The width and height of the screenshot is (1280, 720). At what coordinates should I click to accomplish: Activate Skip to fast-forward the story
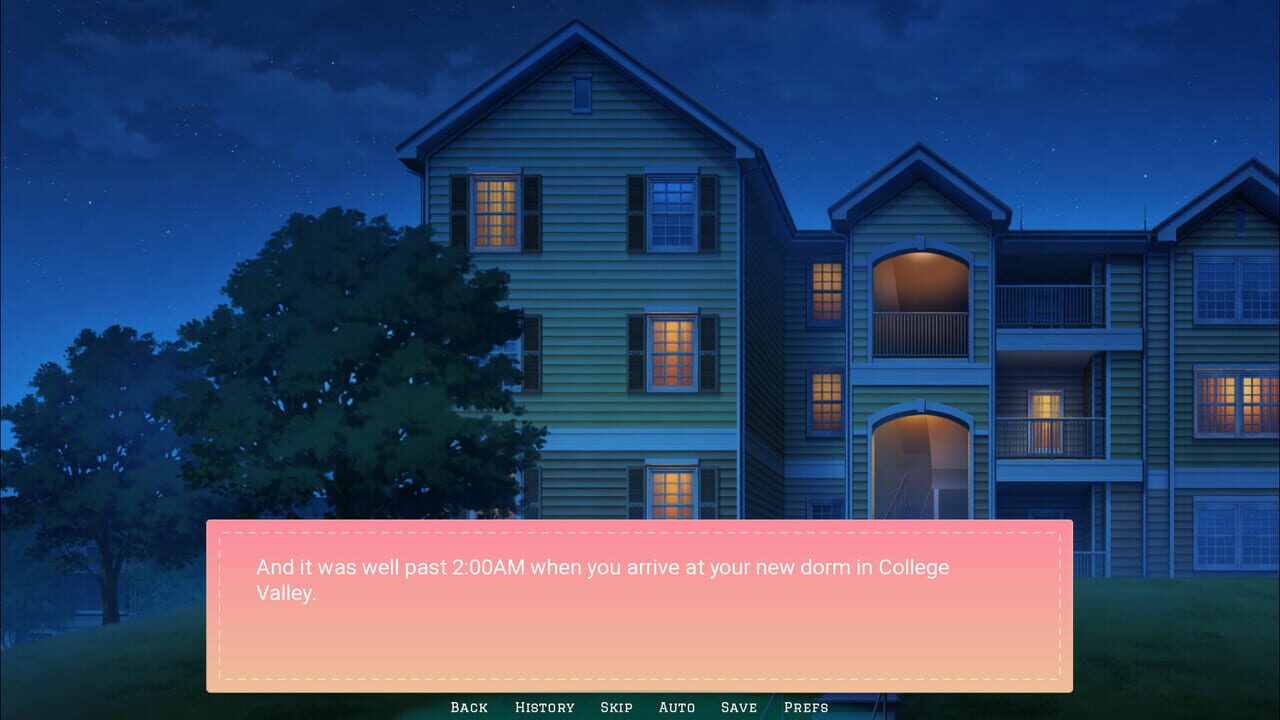[616, 707]
